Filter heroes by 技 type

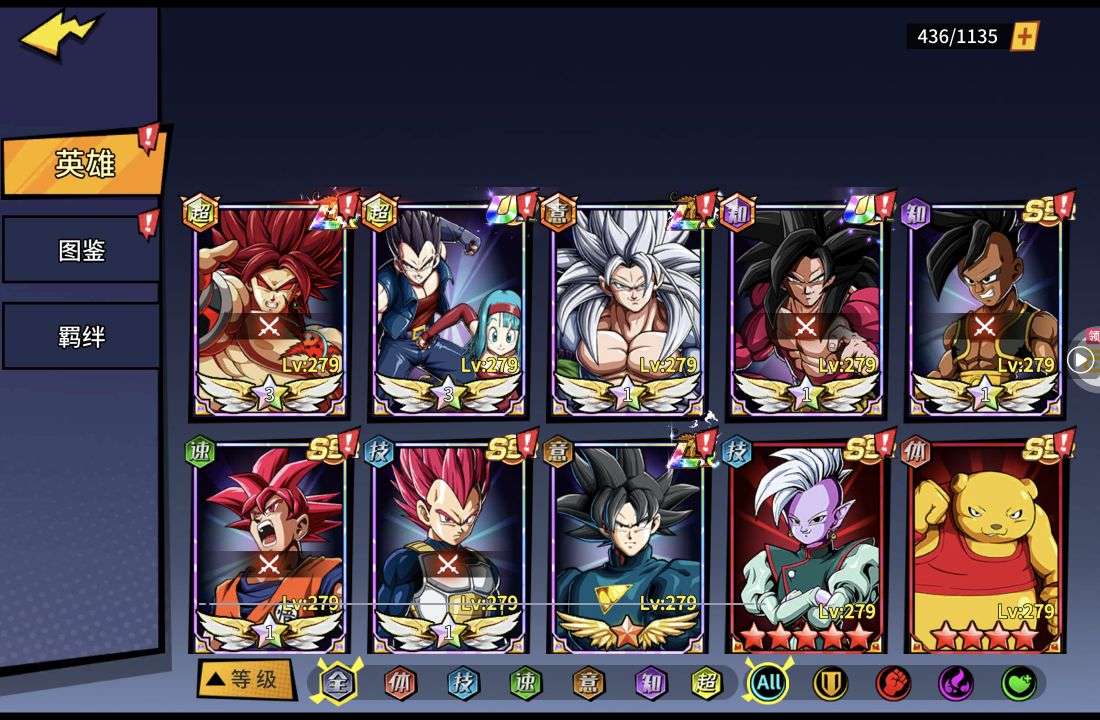(463, 683)
